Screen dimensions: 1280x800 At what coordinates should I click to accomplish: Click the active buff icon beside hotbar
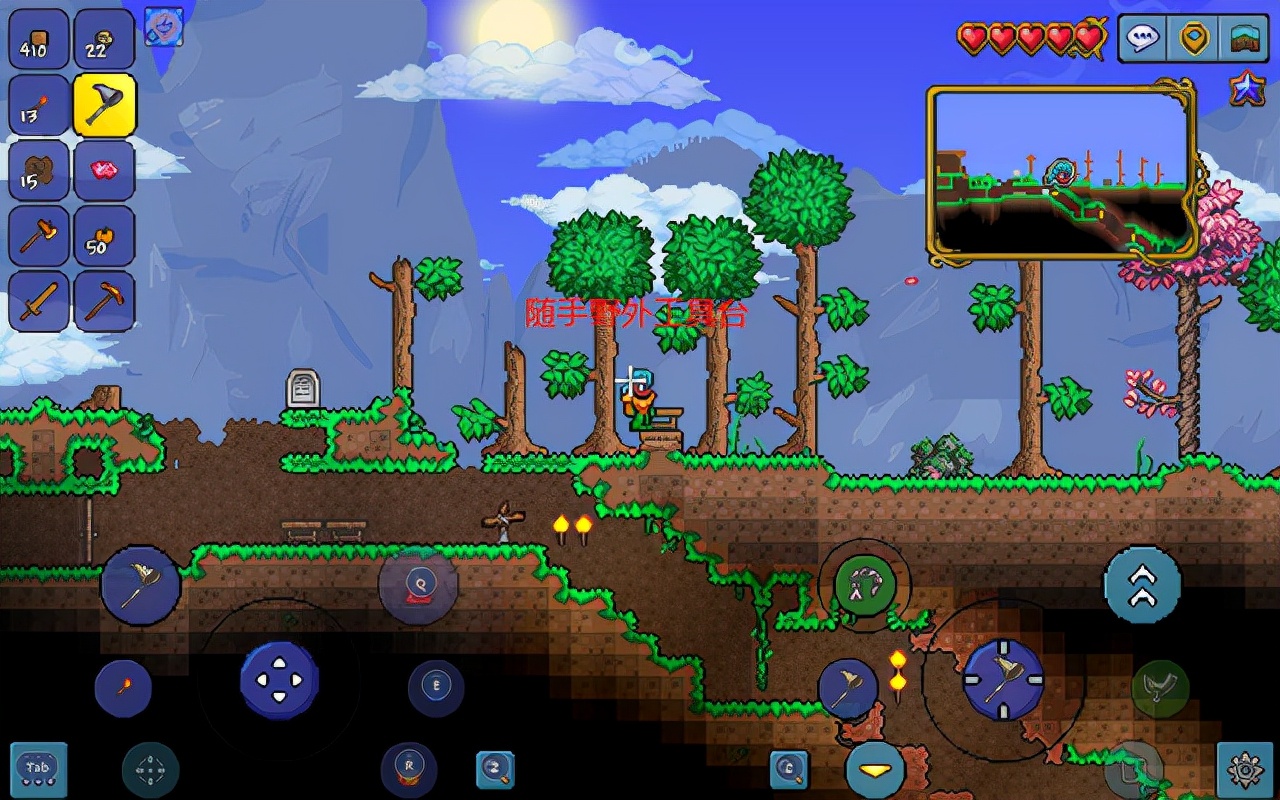(x=163, y=26)
